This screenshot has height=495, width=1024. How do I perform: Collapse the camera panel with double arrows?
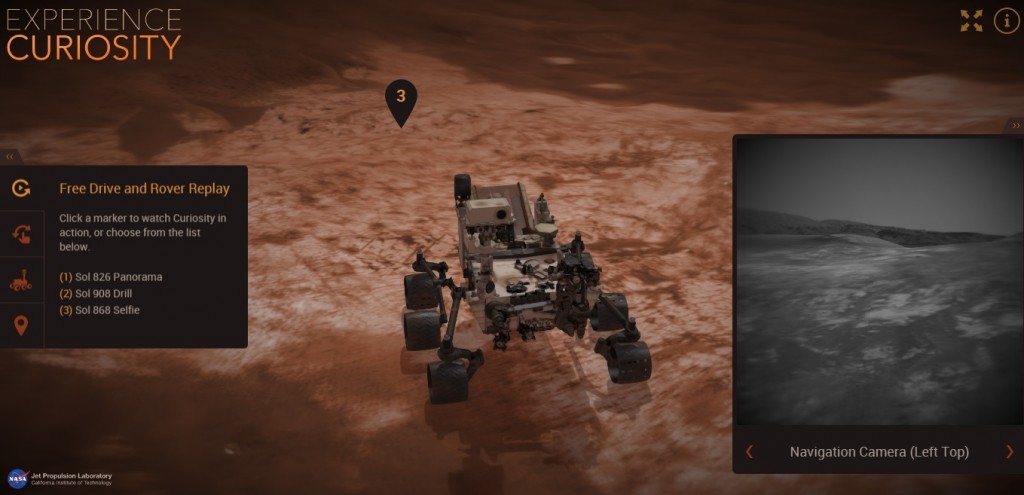pyautogui.click(x=1016, y=126)
